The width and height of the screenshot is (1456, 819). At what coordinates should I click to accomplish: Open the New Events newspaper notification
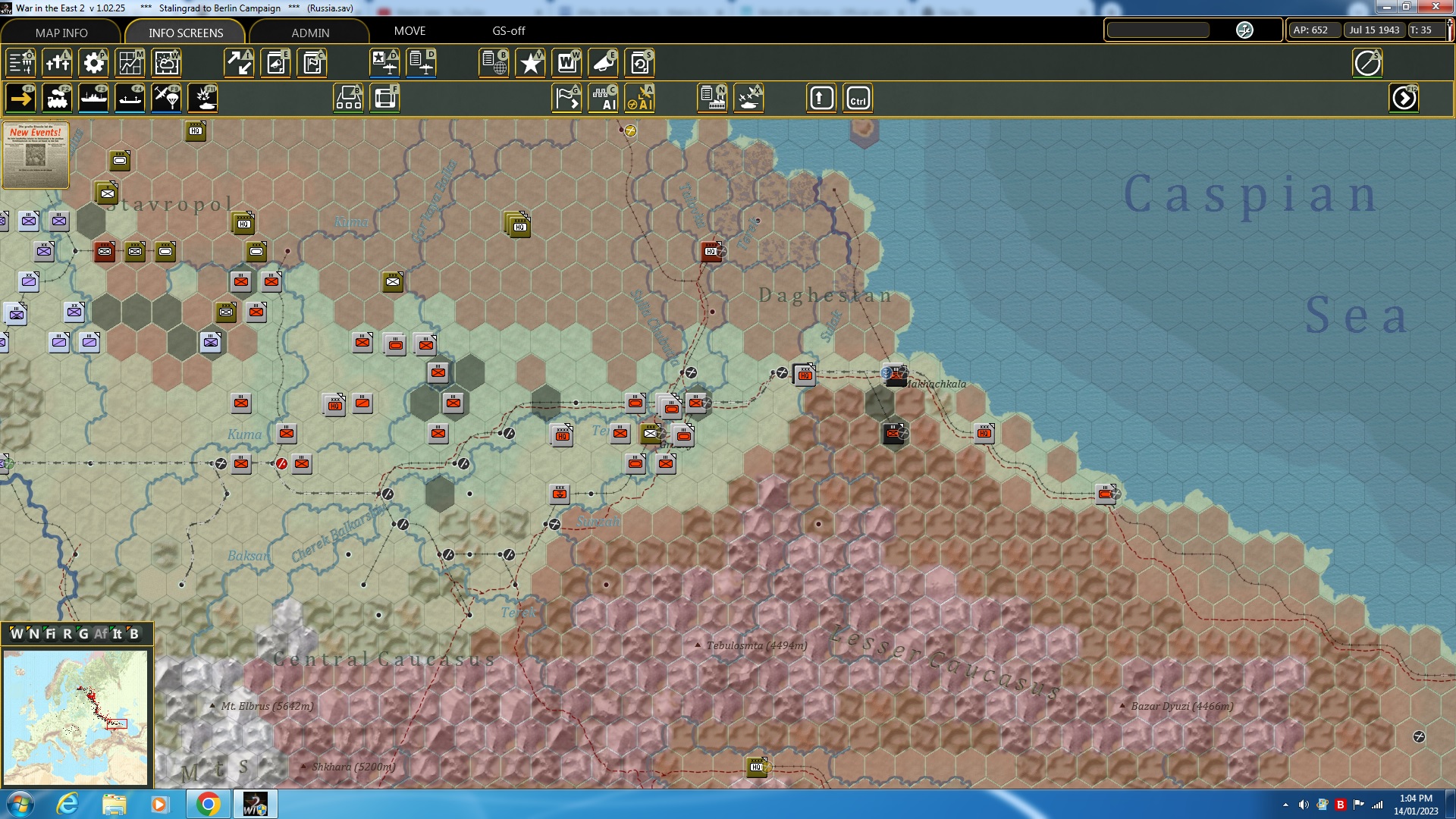35,155
